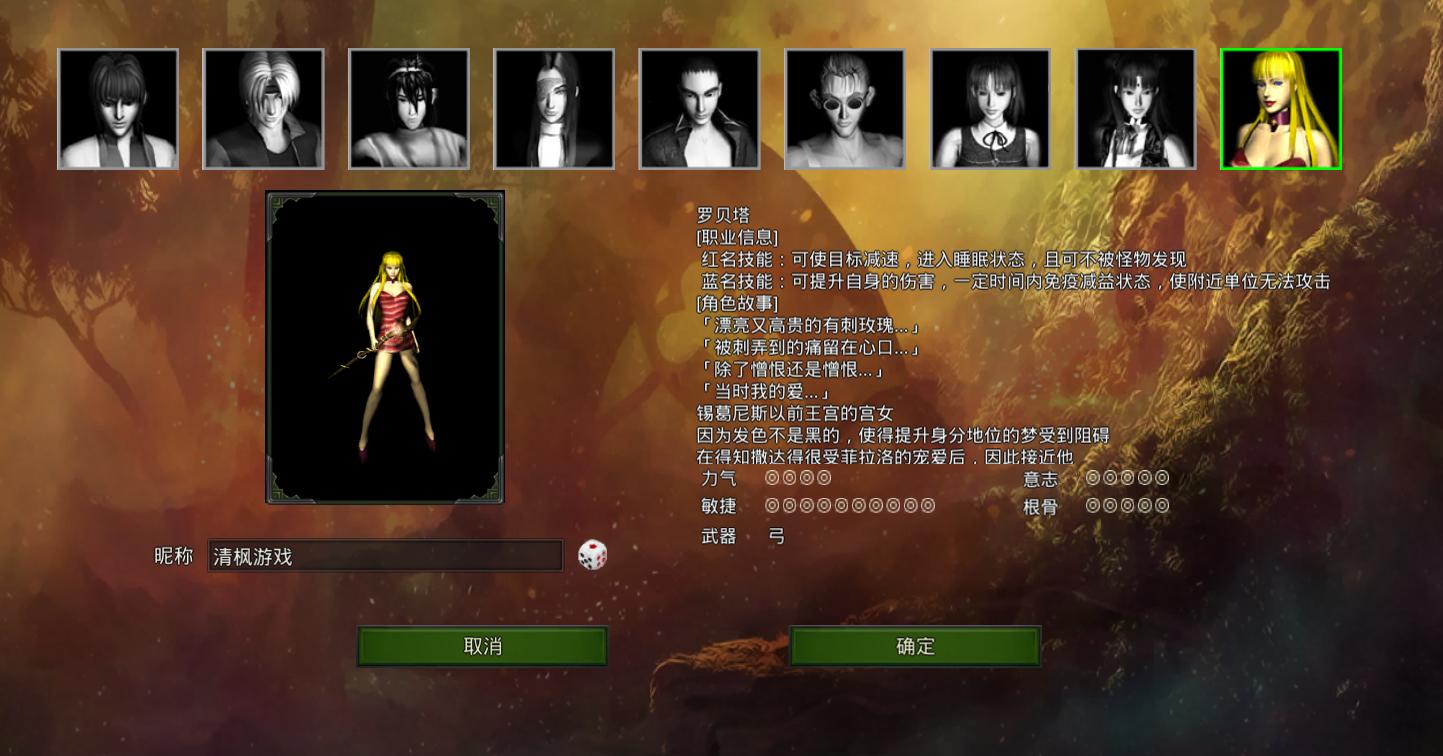
Task: Select Roberta's blonde portrait on the right
Action: (1280, 108)
